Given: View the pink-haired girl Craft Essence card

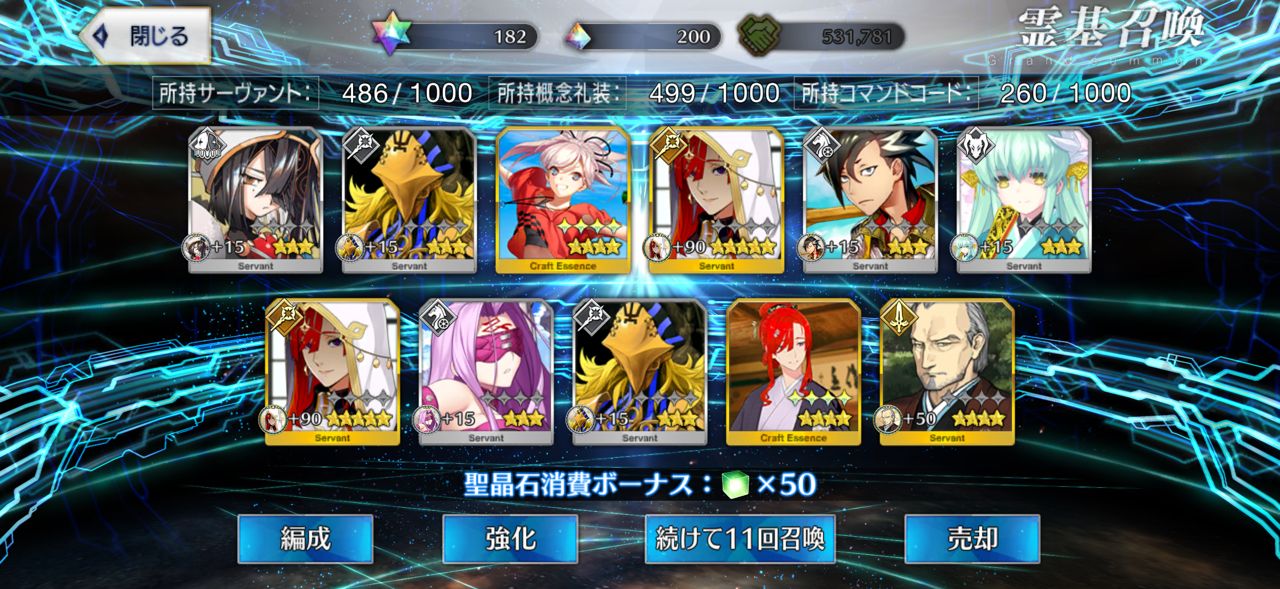Looking at the screenshot, I should 563,200.
